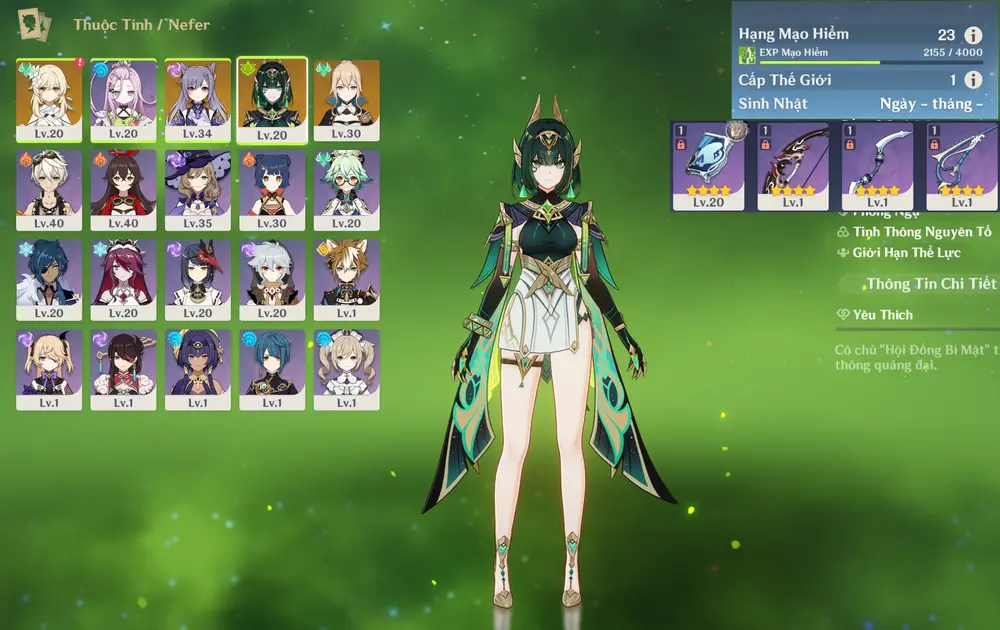Select Barbara's portrait
Image resolution: width=1000 pixels, height=630 pixels.
(x=346, y=368)
